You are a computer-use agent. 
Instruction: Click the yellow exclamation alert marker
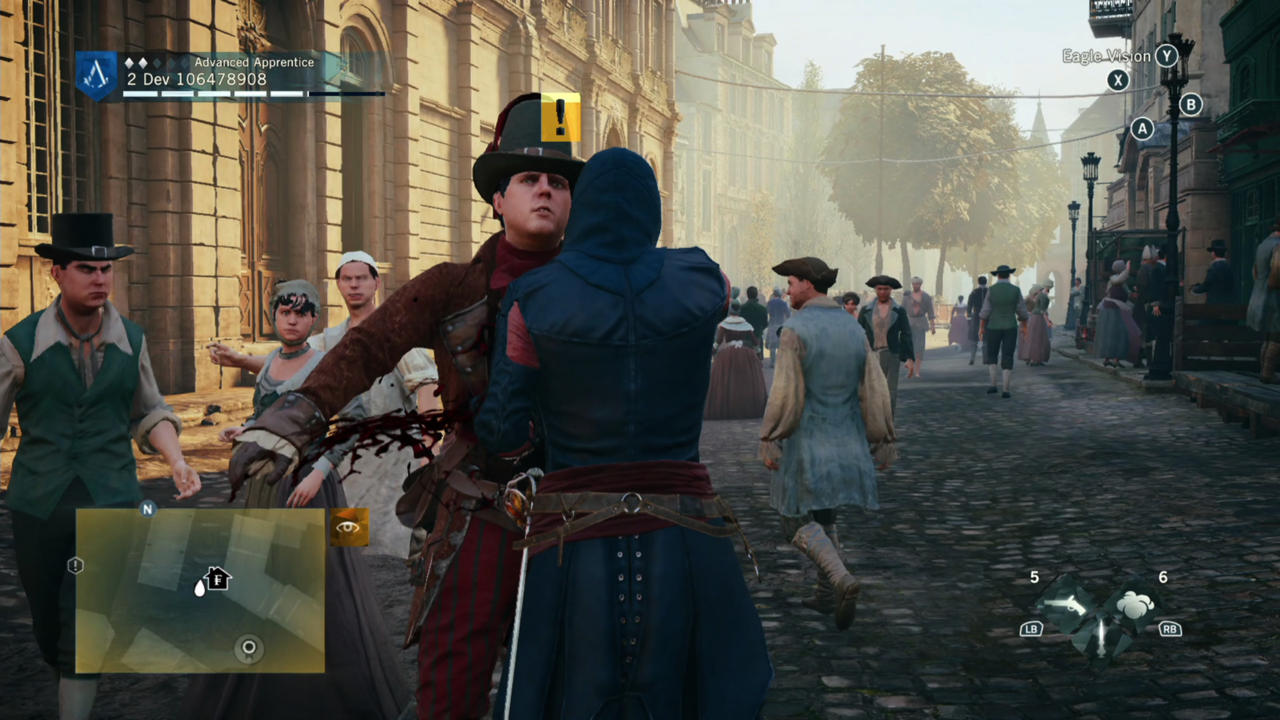(x=560, y=118)
